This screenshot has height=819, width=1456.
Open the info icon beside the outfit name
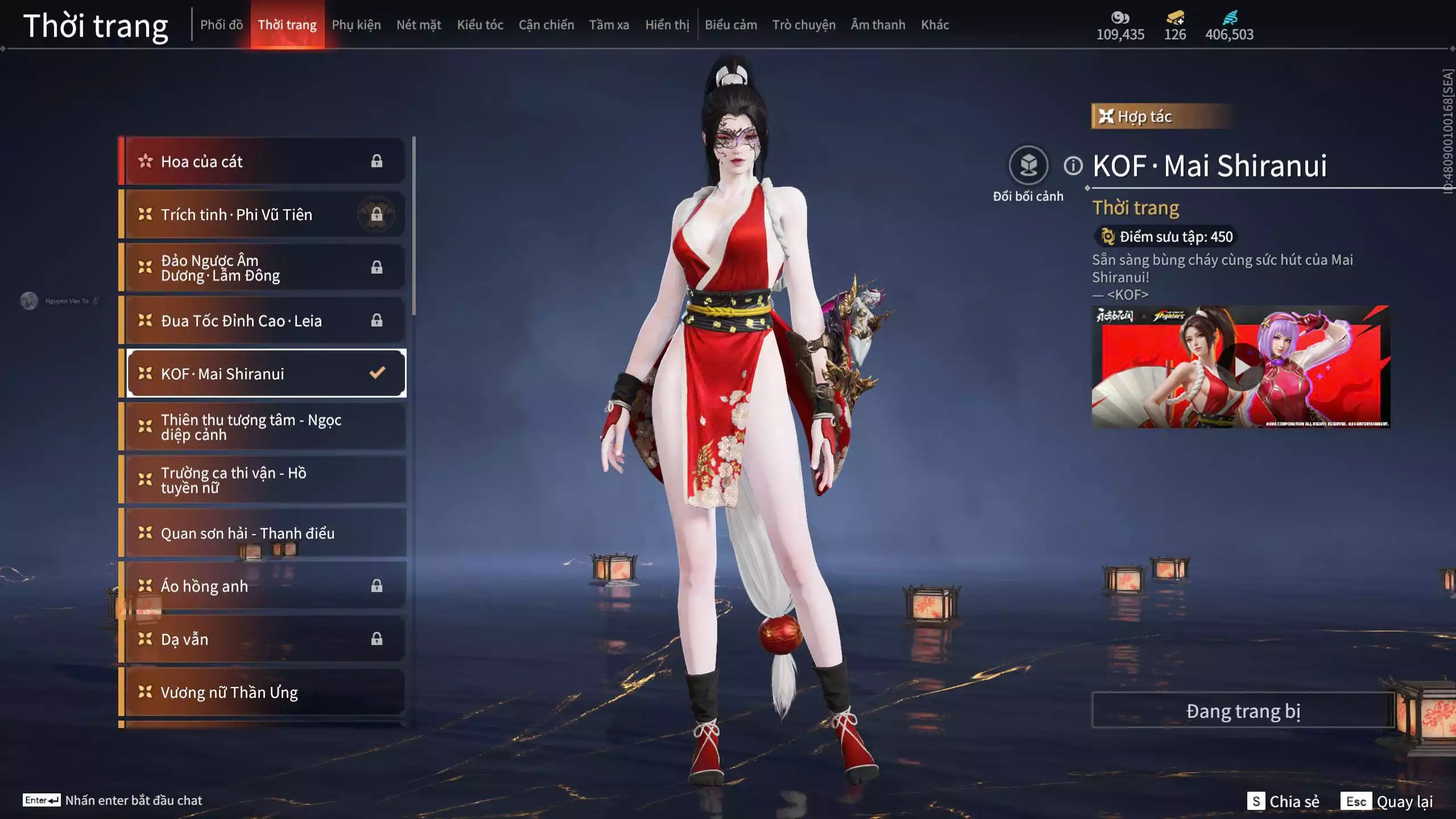click(x=1073, y=166)
